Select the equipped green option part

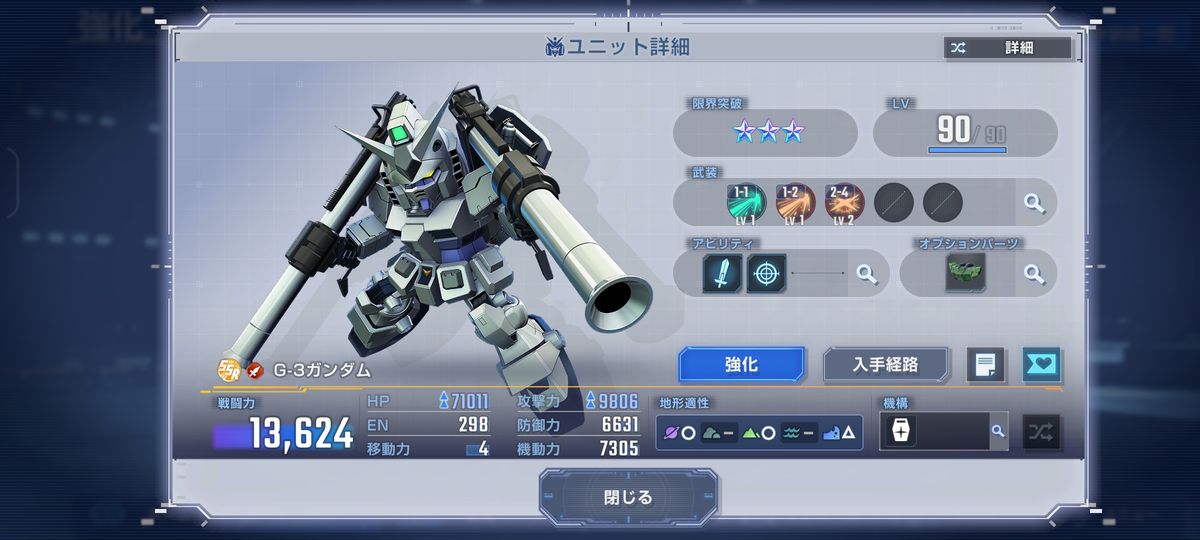tap(965, 273)
